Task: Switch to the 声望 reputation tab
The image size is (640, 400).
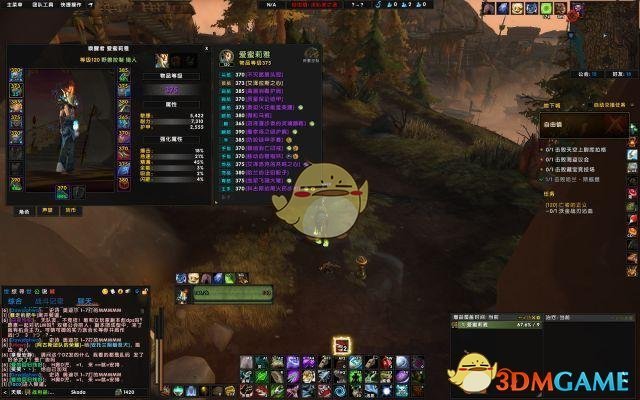Action: point(46,211)
